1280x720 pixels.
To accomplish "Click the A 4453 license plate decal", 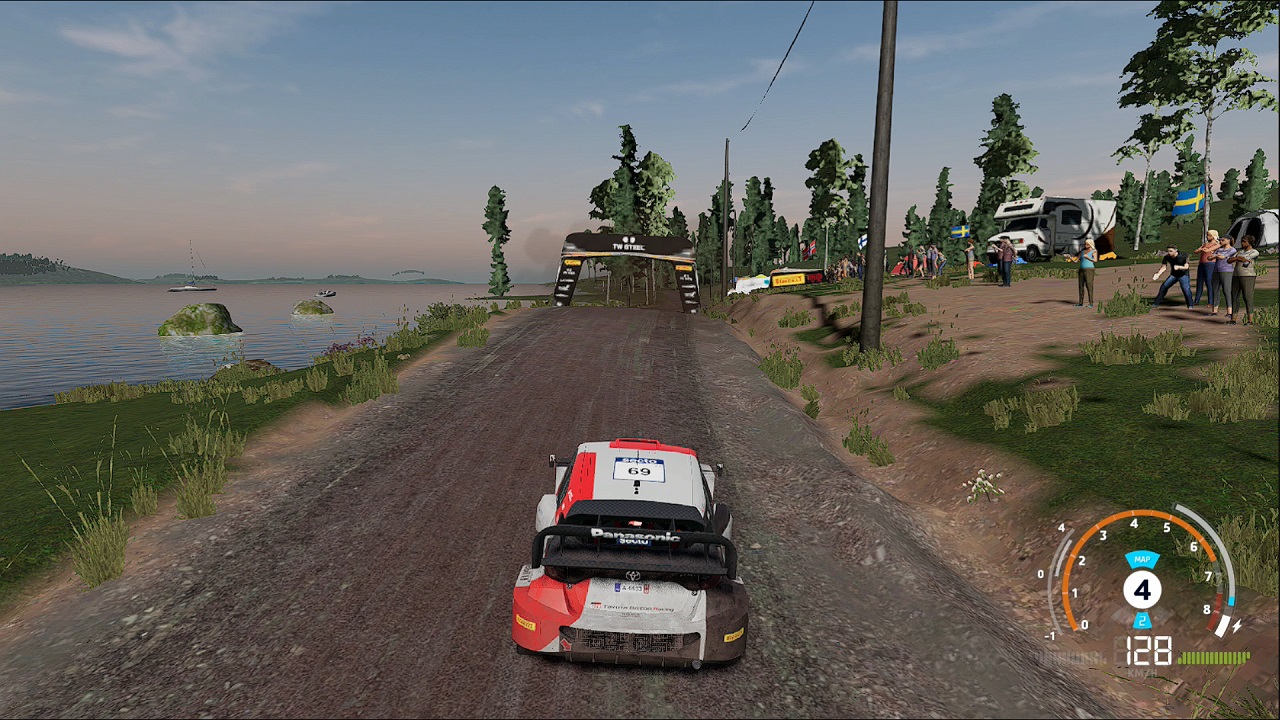I will [630, 587].
